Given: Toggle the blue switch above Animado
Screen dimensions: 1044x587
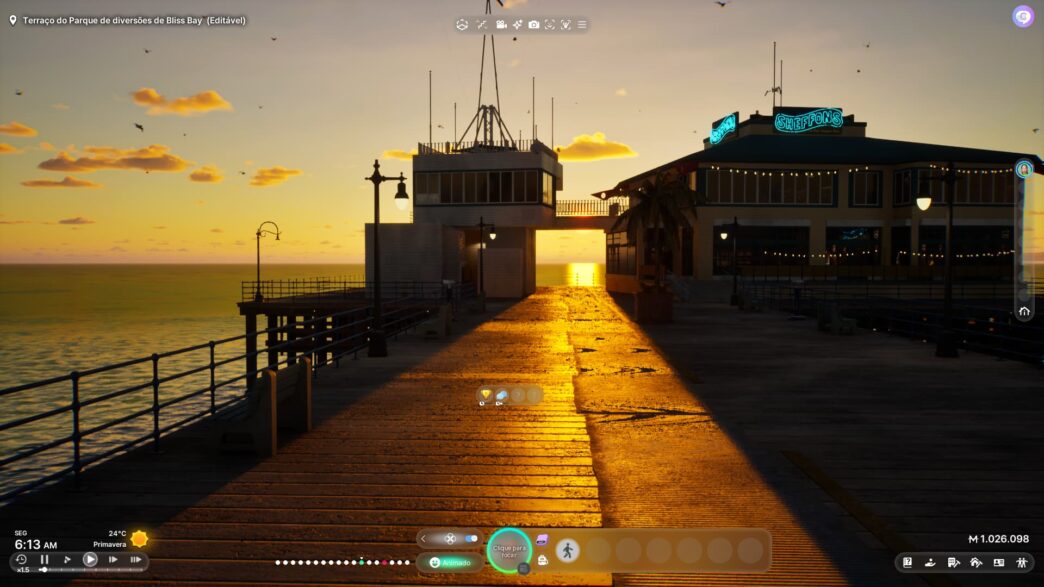Looking at the screenshot, I should click(472, 538).
